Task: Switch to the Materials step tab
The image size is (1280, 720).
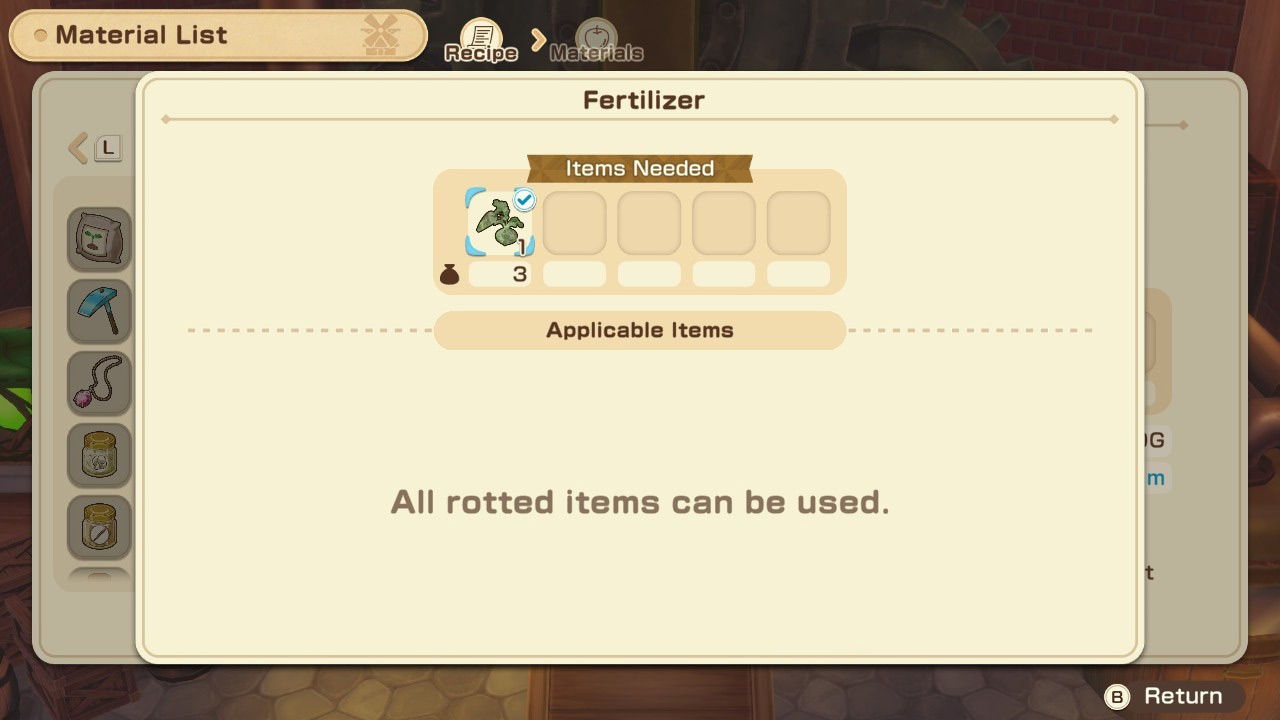Action: tap(597, 42)
